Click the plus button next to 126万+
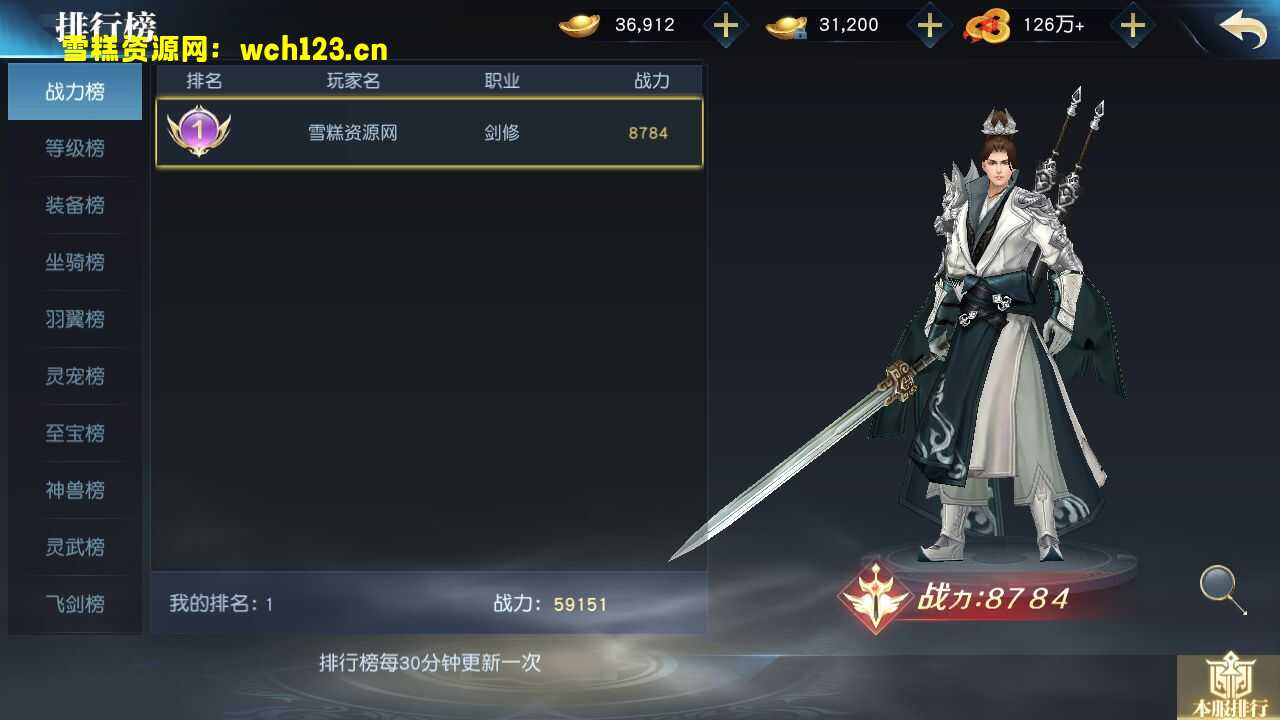Screen dimensions: 1280x720 pos(1133,24)
